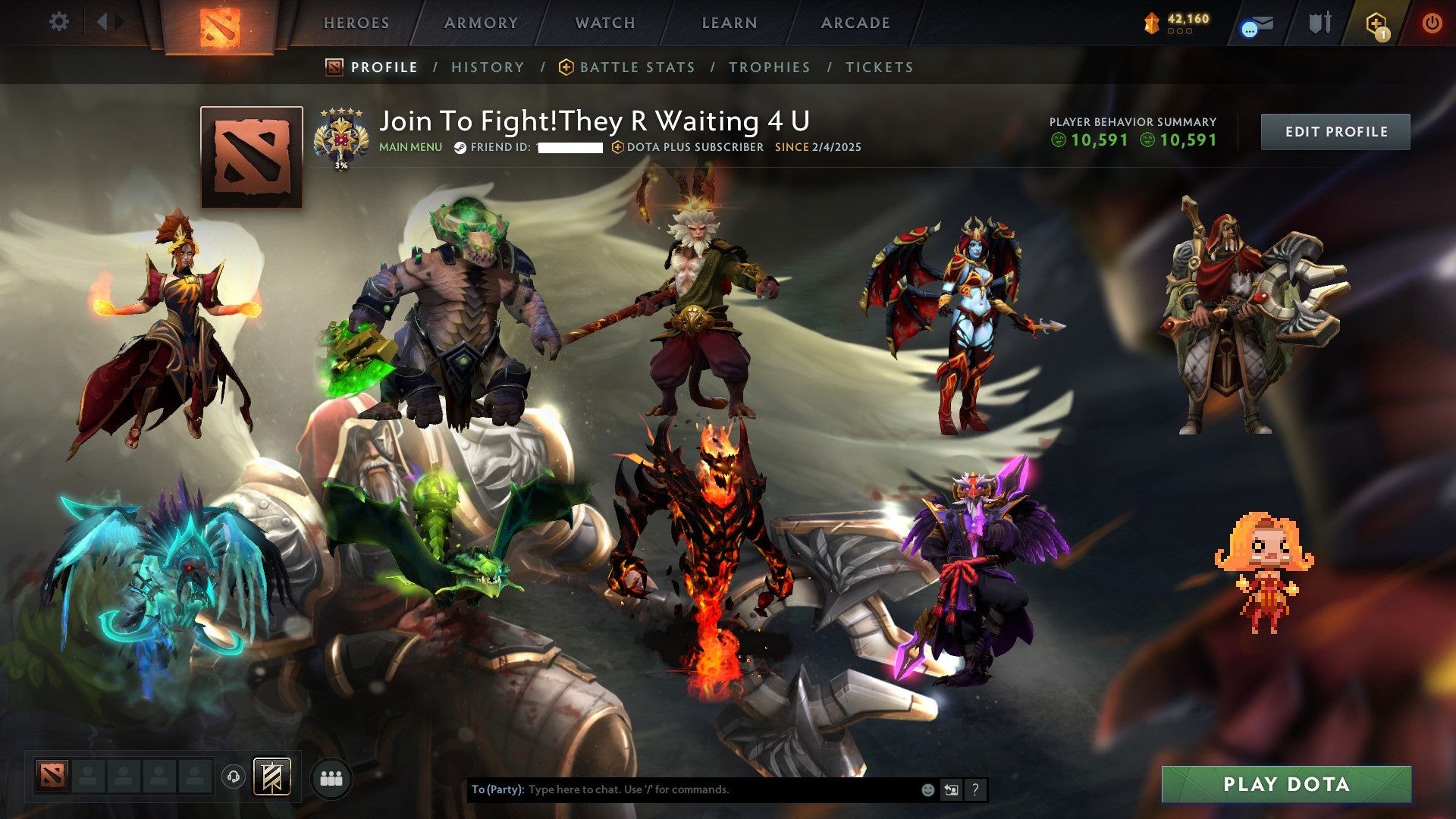Viewport: 1456px width, 819px height.
Task: Toggle the chat wheel icon beside help
Action: click(951, 789)
